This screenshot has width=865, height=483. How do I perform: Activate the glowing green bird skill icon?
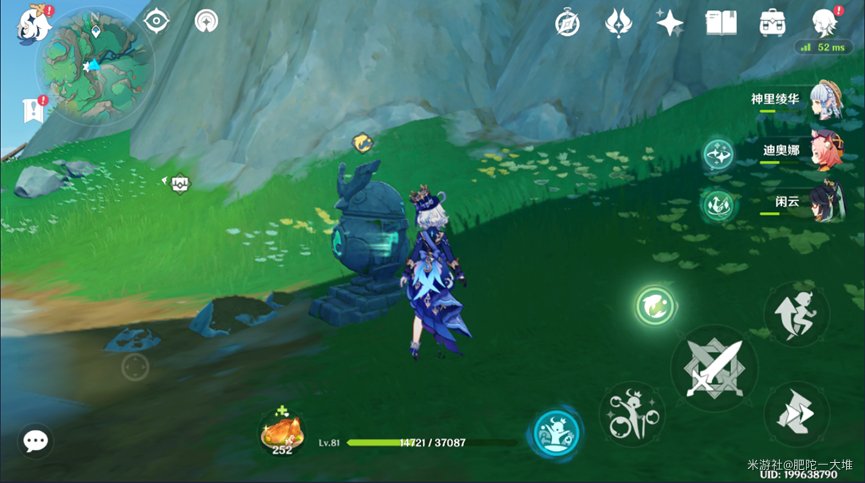[x=656, y=304]
